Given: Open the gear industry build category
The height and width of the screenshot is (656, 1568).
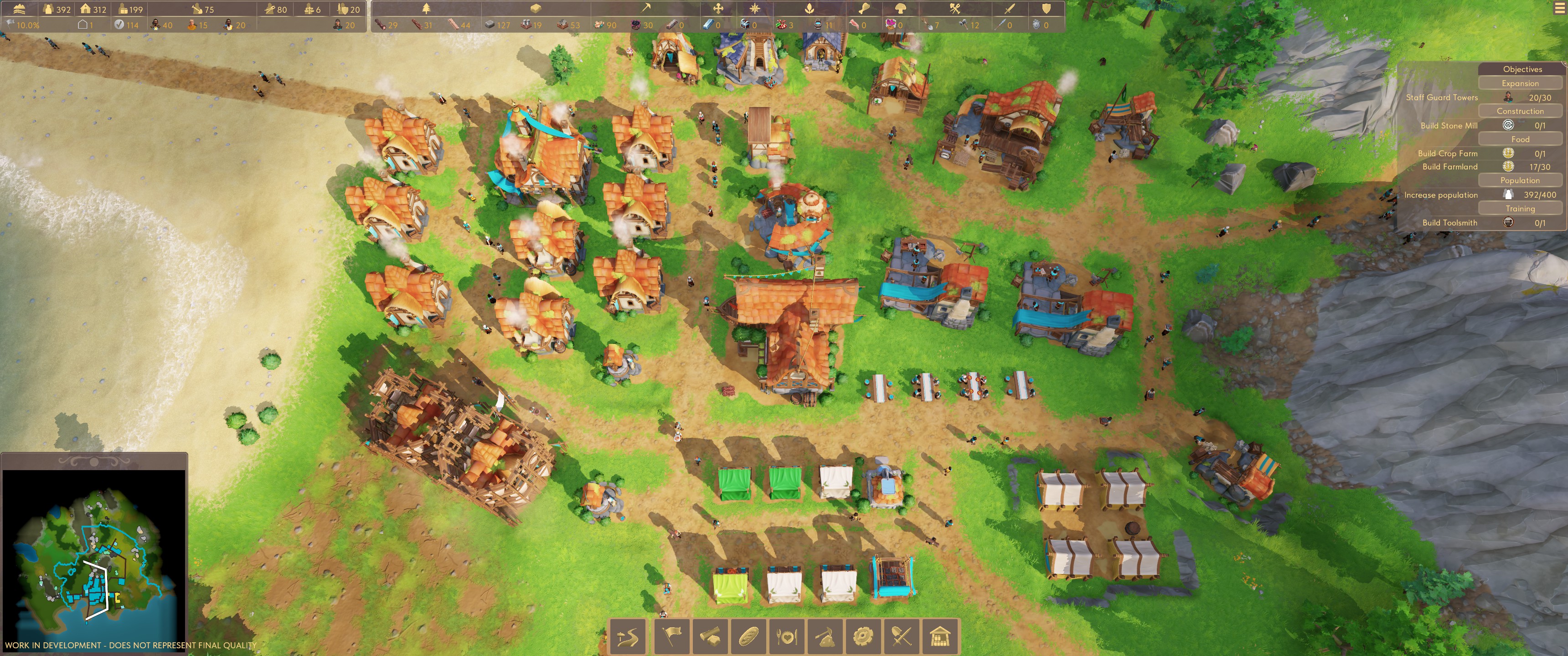Looking at the screenshot, I should coord(863,636).
